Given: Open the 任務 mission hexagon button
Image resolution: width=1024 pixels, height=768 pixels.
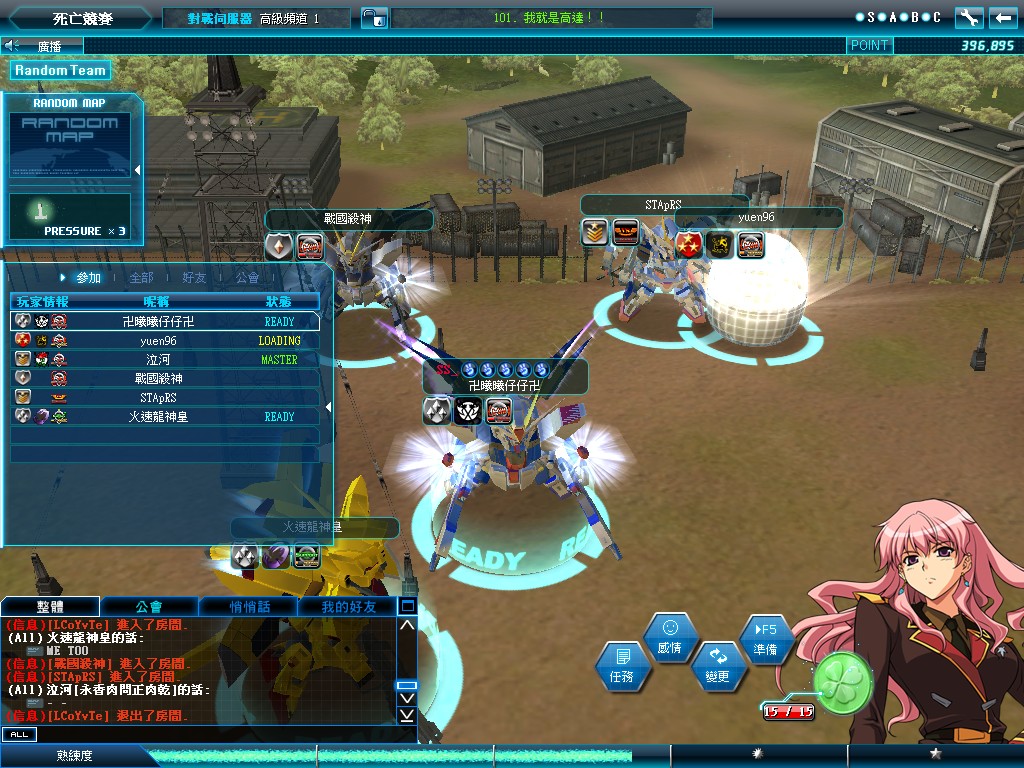Looking at the screenshot, I should click(x=621, y=667).
